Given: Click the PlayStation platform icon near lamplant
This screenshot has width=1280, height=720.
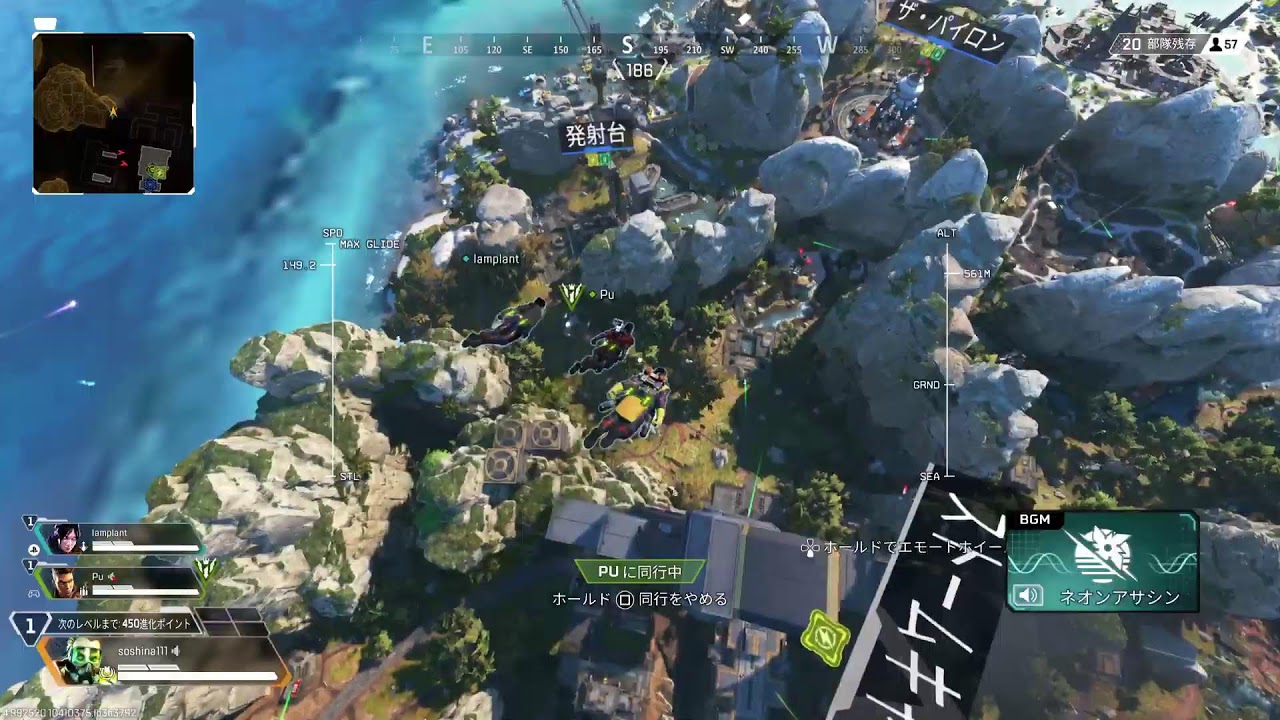Looking at the screenshot, I should (33, 551).
